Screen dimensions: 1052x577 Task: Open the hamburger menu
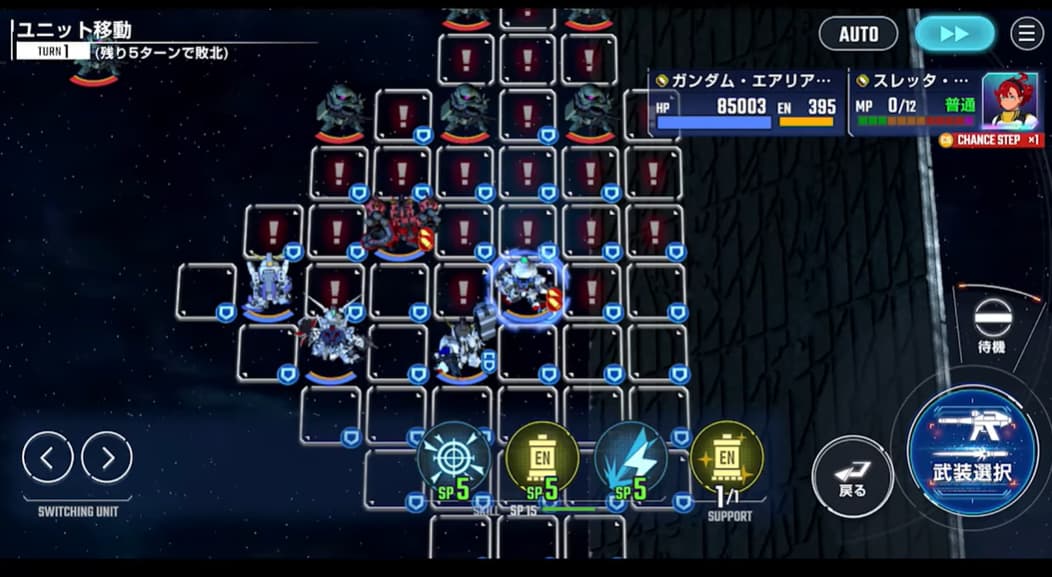pyautogui.click(x=1026, y=34)
